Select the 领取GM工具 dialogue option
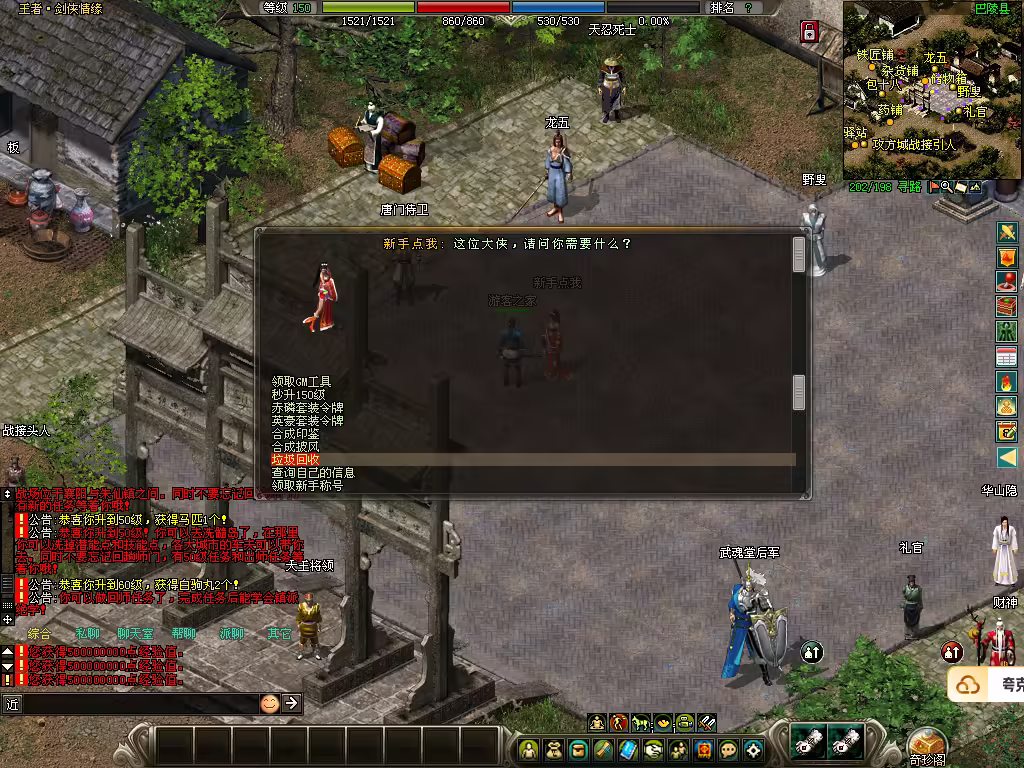Viewport: 1024px width, 768px height. coord(301,382)
